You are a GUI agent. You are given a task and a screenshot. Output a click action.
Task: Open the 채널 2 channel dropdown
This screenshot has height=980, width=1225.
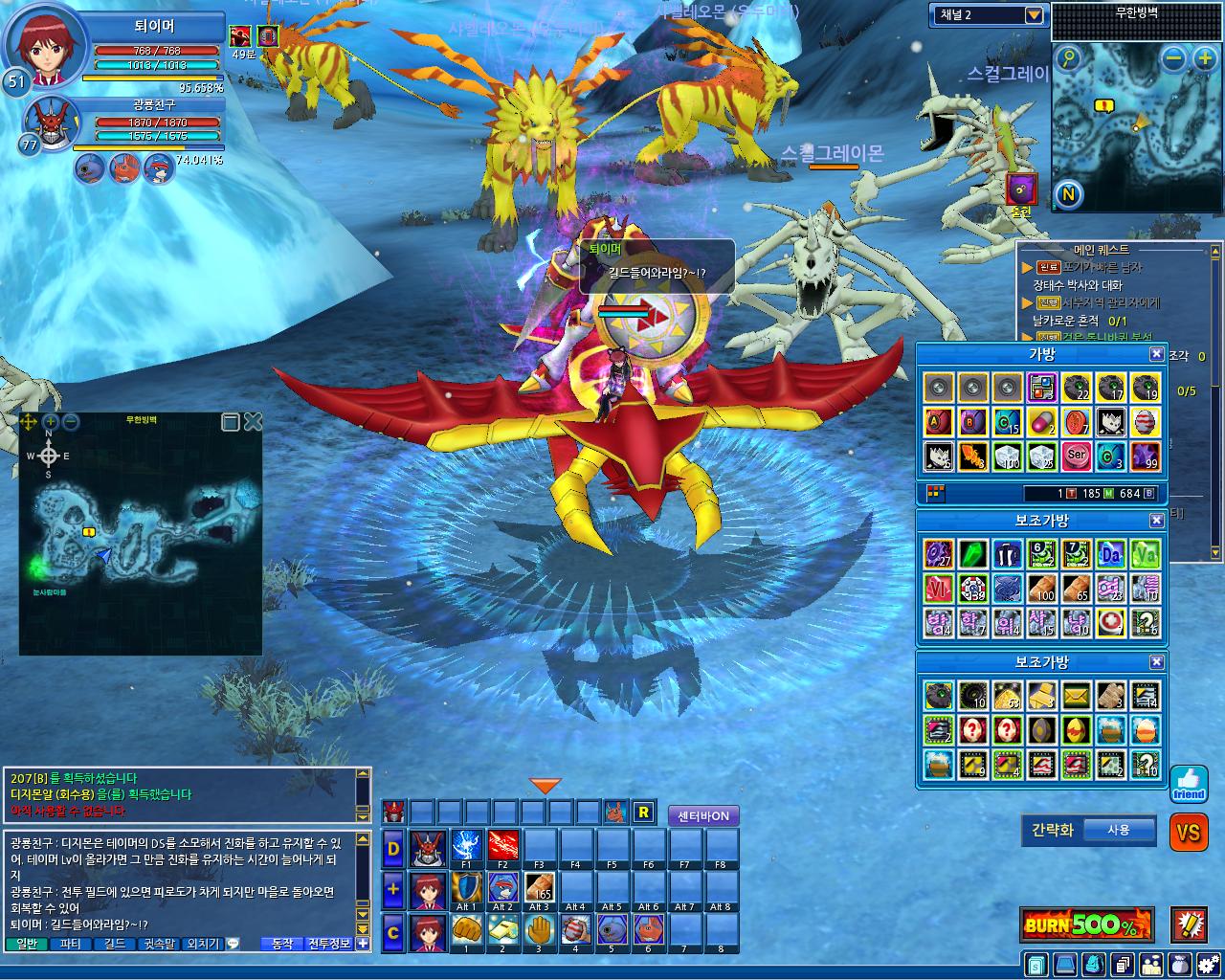[1033, 14]
